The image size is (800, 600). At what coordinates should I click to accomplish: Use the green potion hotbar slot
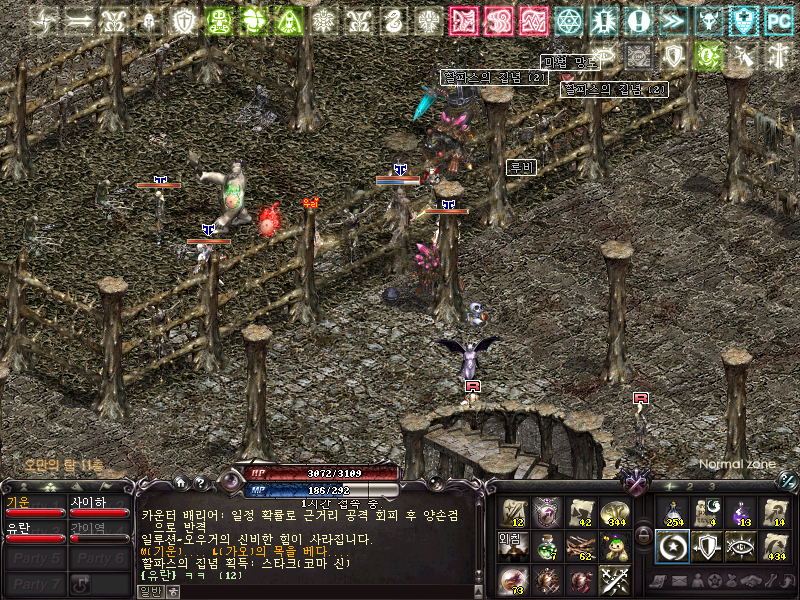pyautogui.click(x=546, y=547)
